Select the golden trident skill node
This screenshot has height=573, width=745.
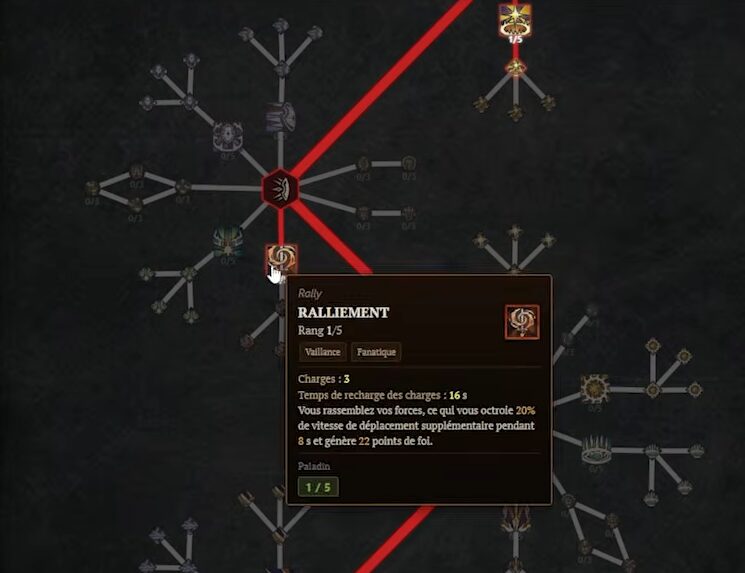coord(516,518)
